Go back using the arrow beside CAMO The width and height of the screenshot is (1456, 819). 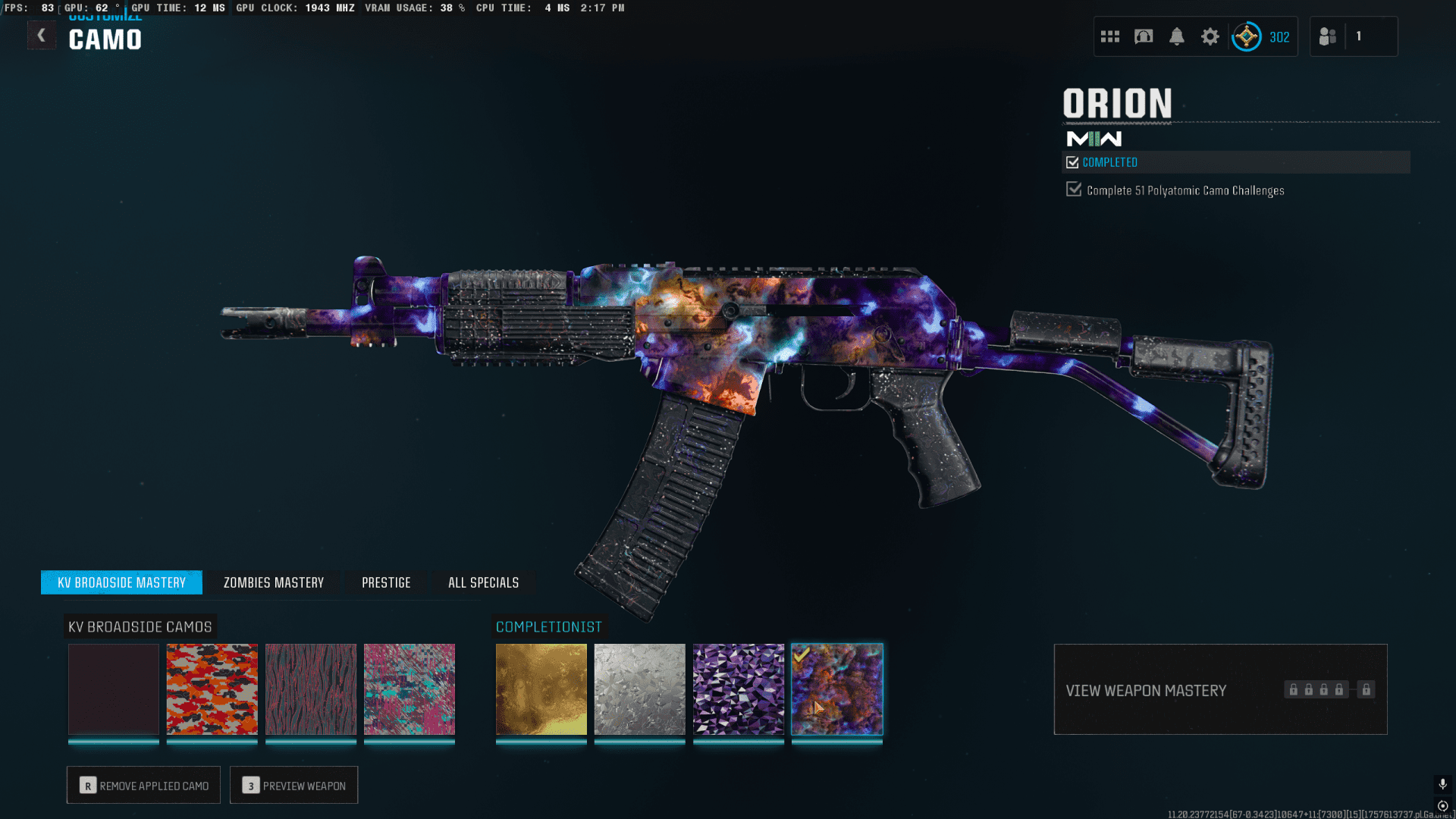coord(41,36)
